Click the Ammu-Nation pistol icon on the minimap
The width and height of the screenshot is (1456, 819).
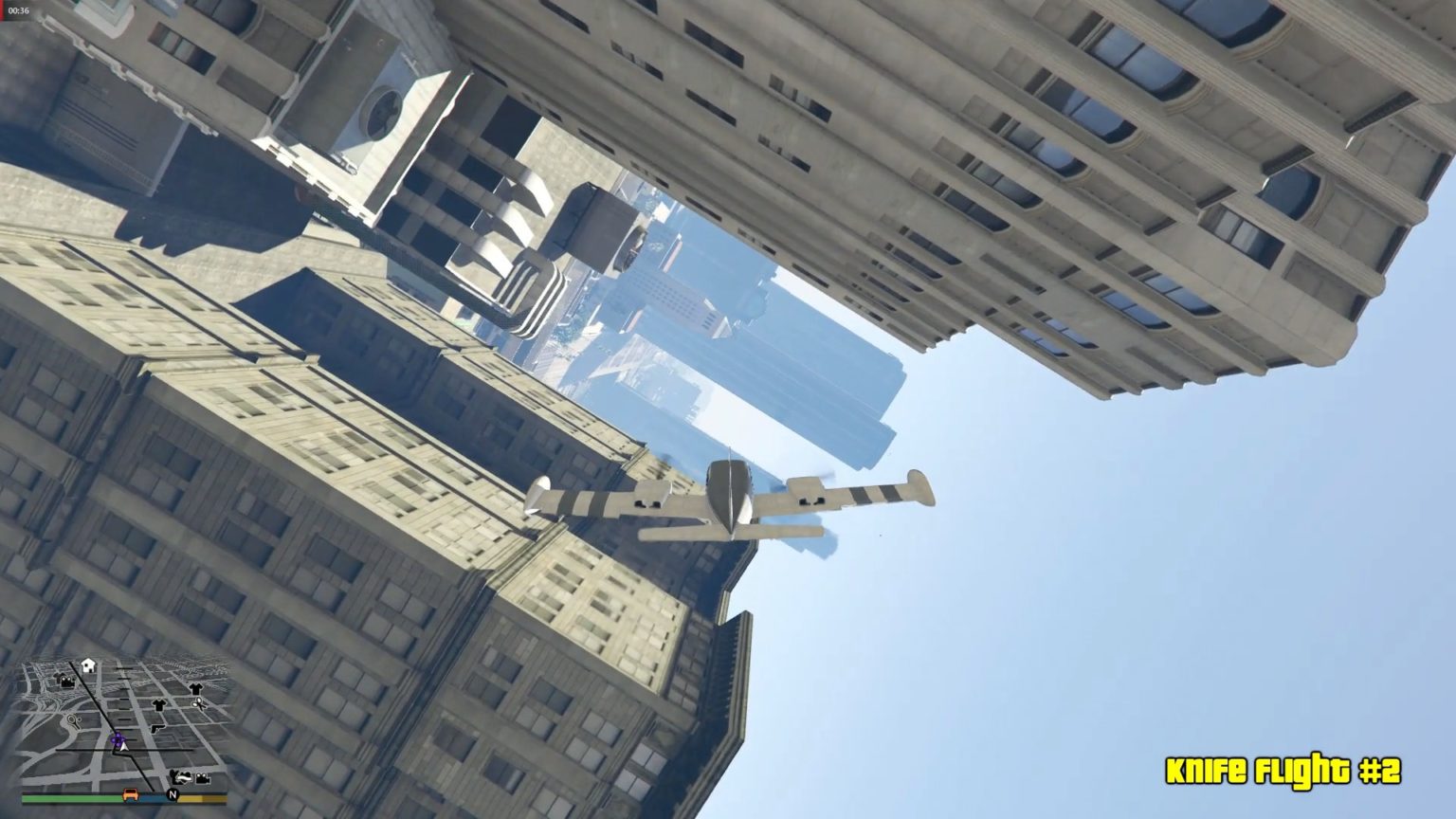158,728
